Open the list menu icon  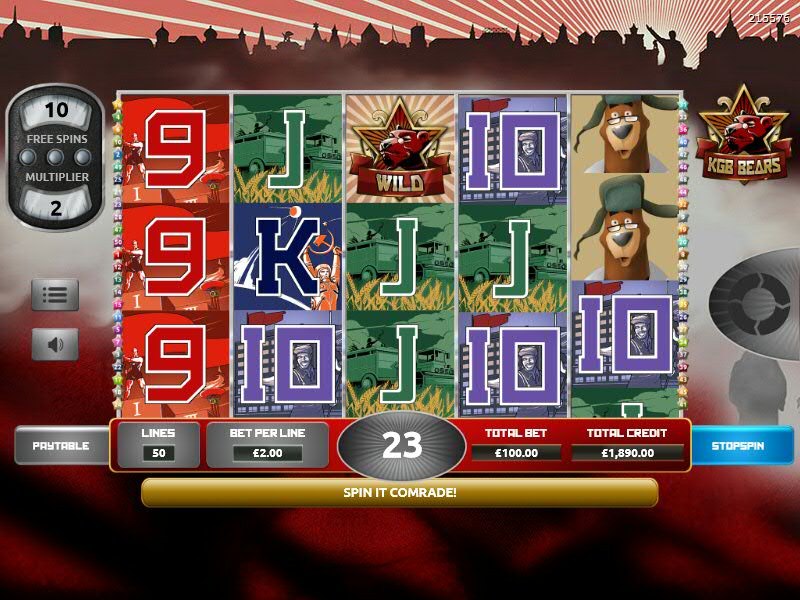[x=55, y=295]
